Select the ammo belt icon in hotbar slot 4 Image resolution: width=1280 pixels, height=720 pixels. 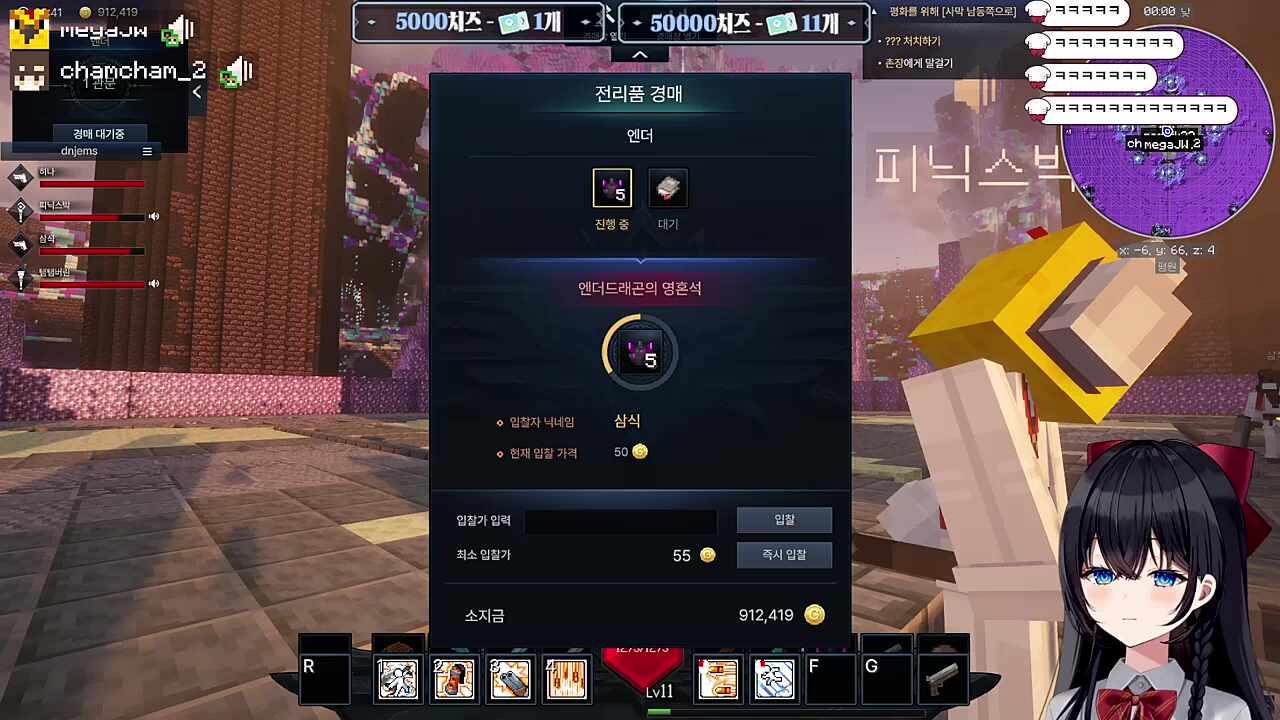(x=567, y=678)
